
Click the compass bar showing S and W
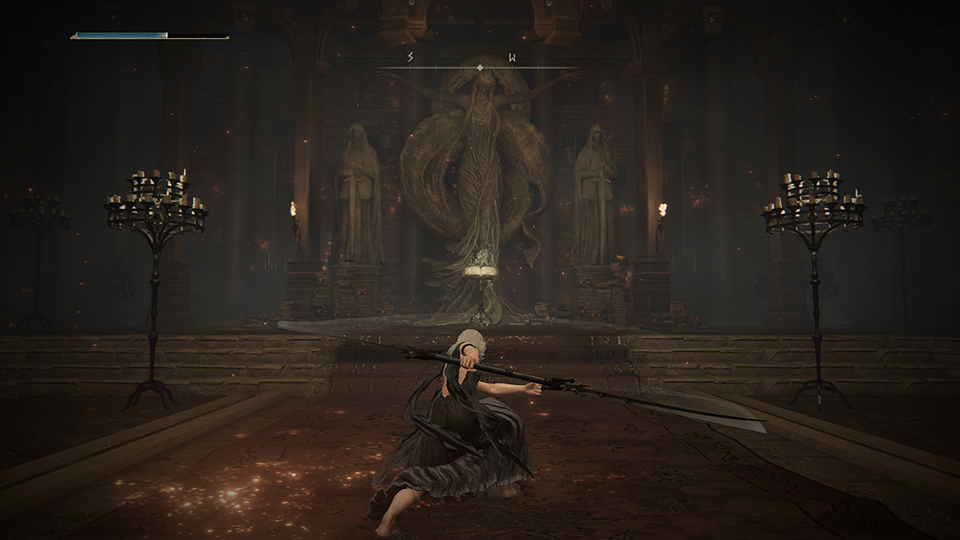point(480,63)
